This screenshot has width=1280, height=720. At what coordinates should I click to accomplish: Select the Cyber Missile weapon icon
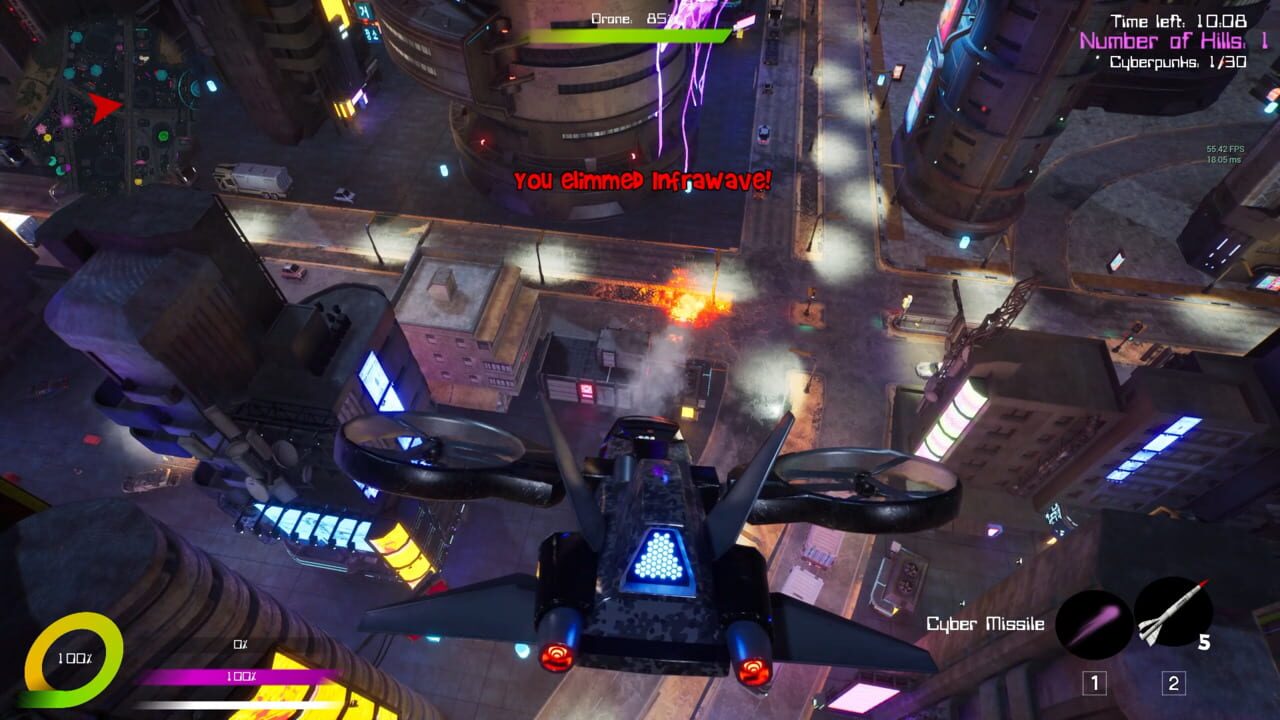pyautogui.click(x=1092, y=624)
